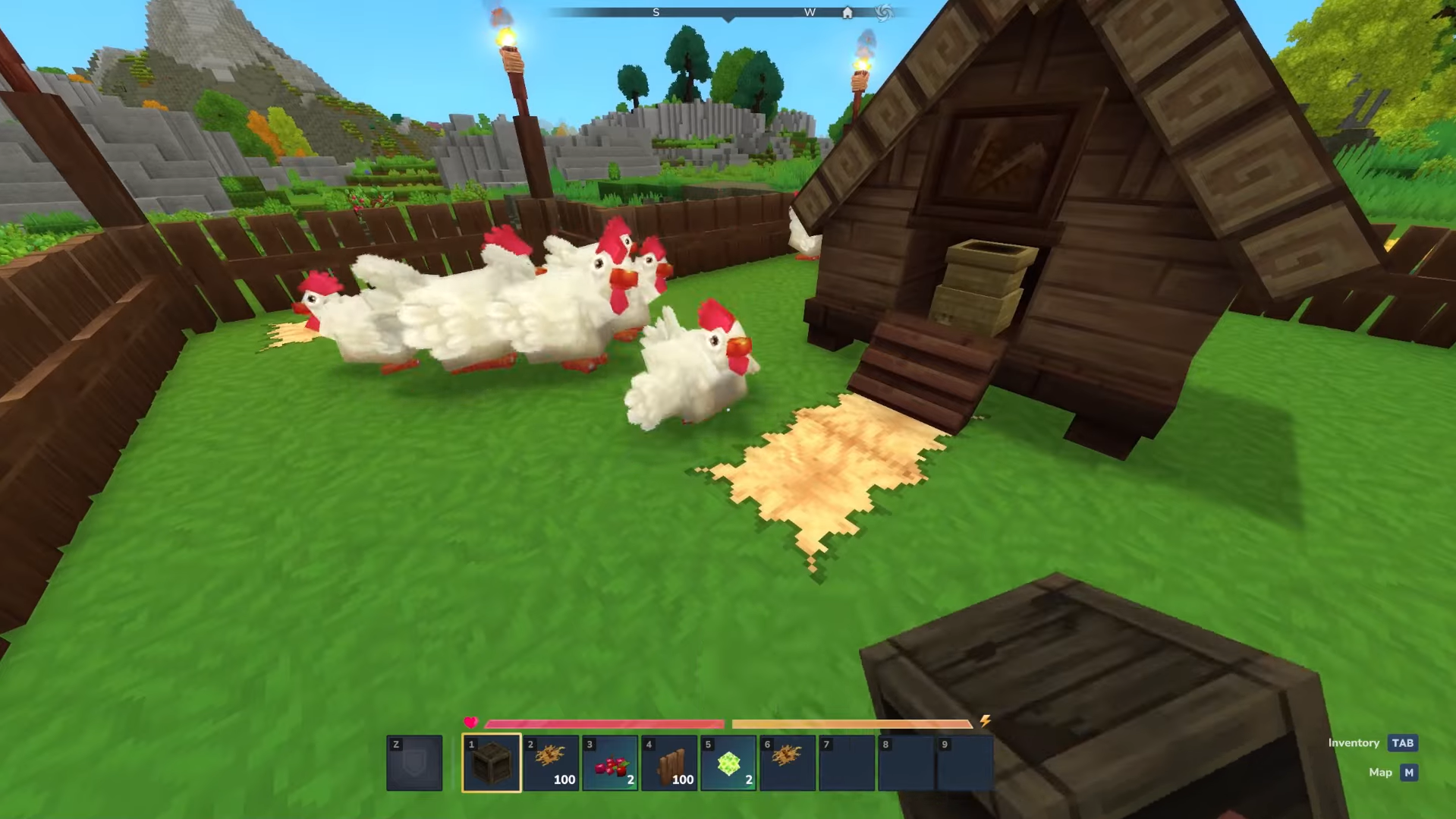The width and height of the screenshot is (1456, 819).
Task: Select the straw bundle in hotbar slot 2
Action: pos(550,761)
